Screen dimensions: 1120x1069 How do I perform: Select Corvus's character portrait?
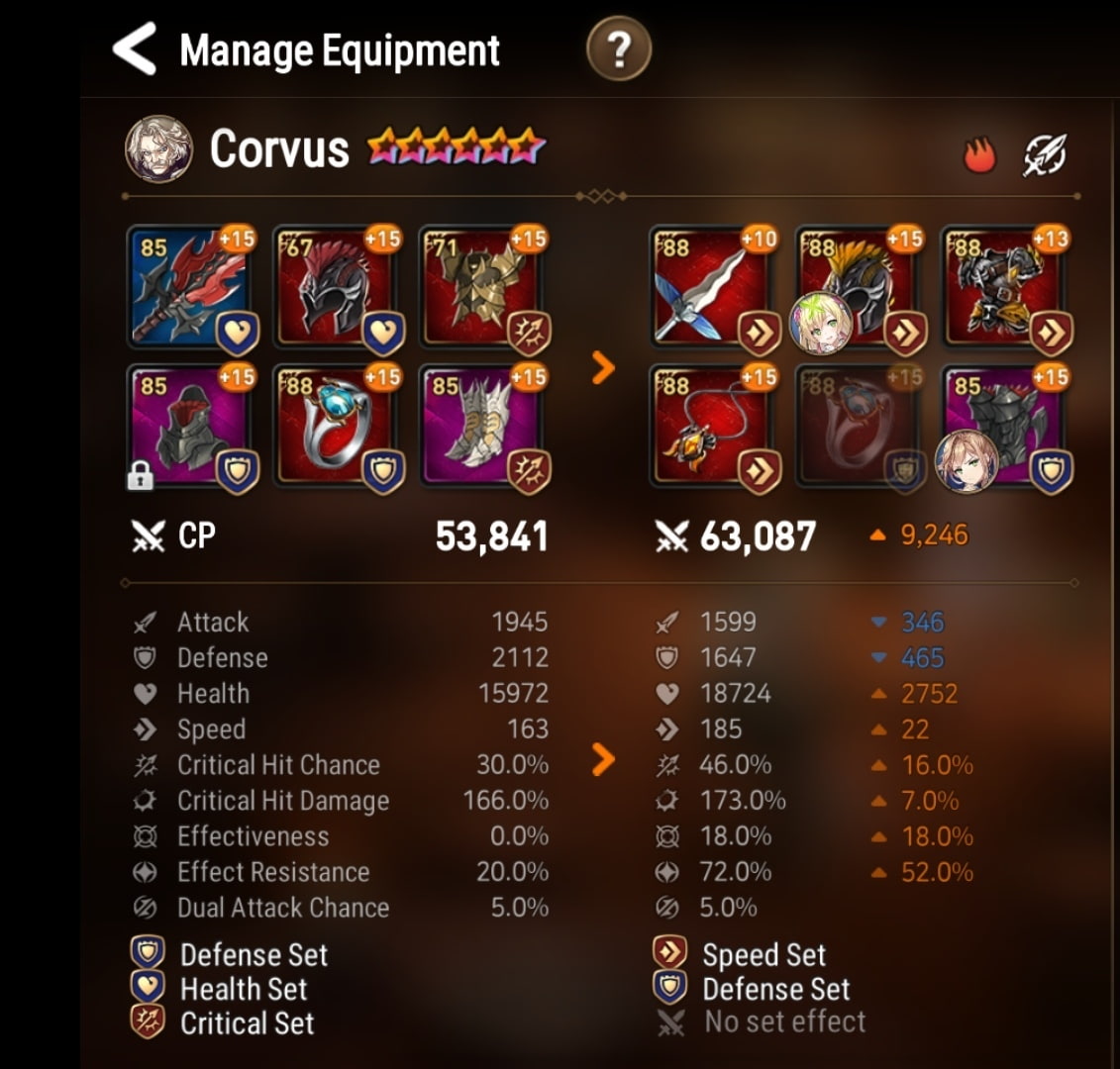click(158, 149)
